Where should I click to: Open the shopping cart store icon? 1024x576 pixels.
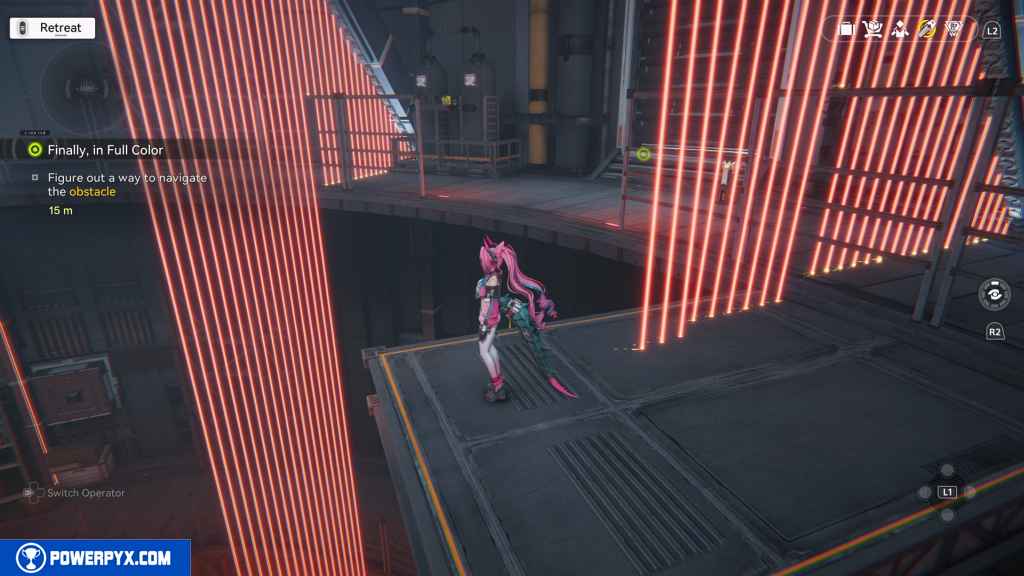click(x=872, y=29)
